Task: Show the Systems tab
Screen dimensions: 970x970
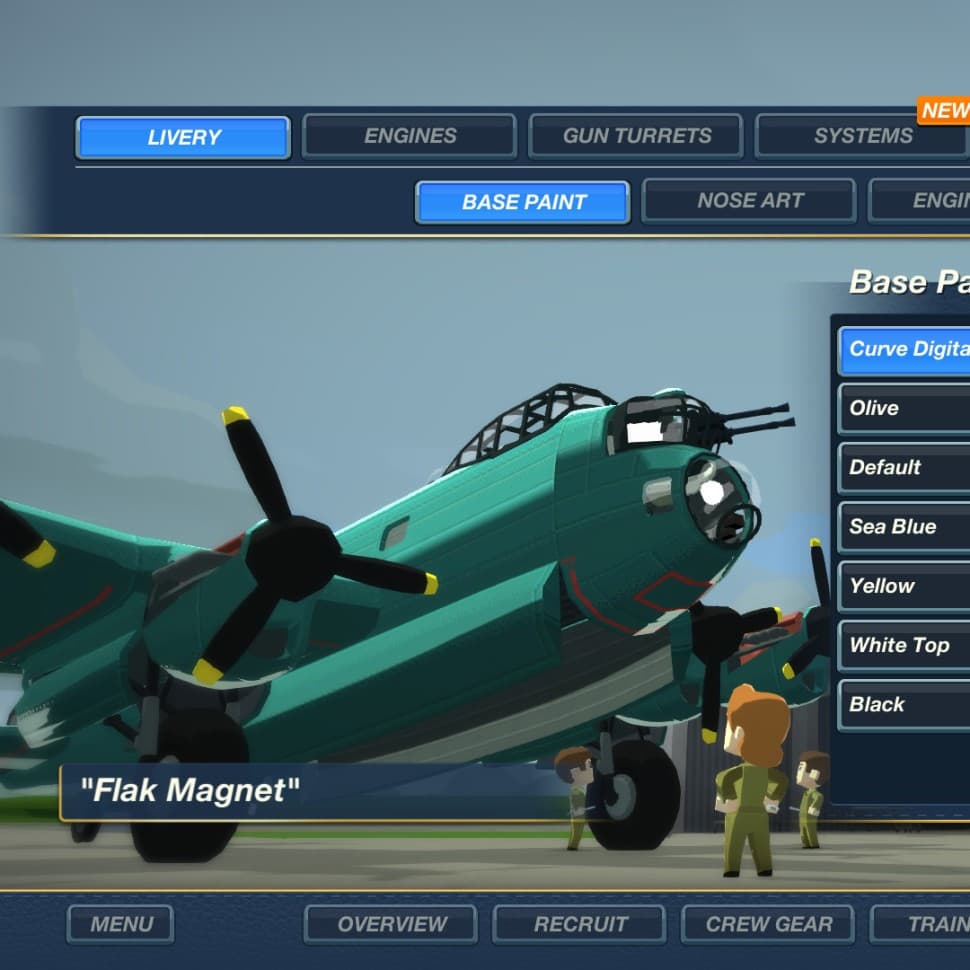Action: point(861,136)
